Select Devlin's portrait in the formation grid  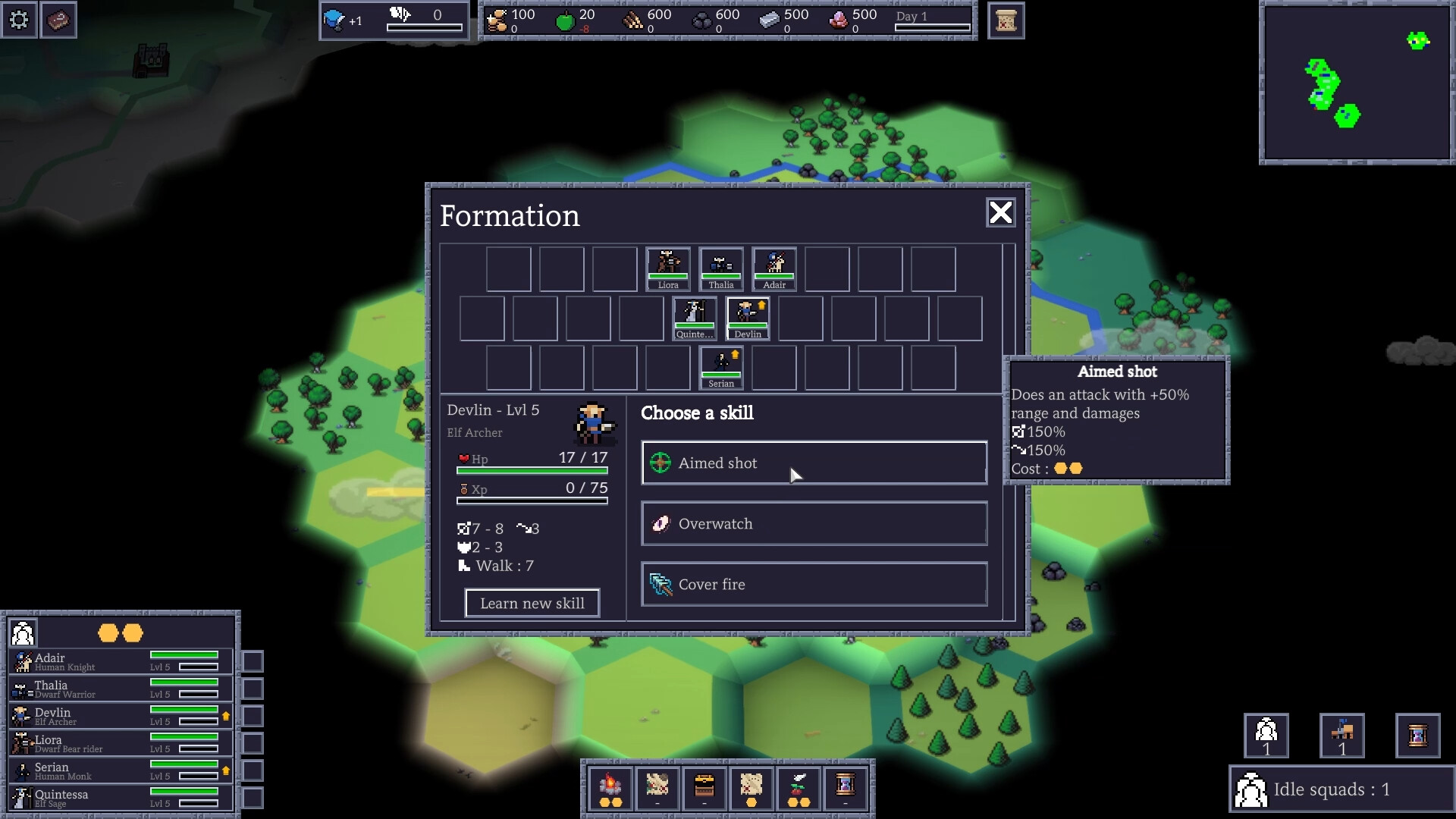747,317
